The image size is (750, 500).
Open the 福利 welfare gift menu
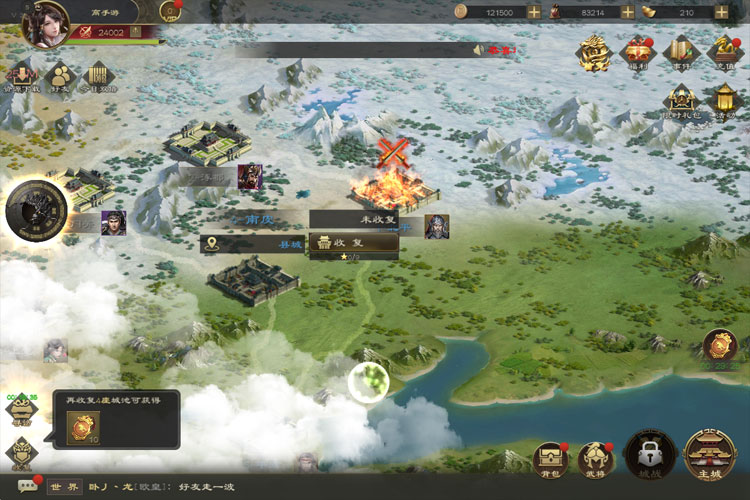coord(637,52)
